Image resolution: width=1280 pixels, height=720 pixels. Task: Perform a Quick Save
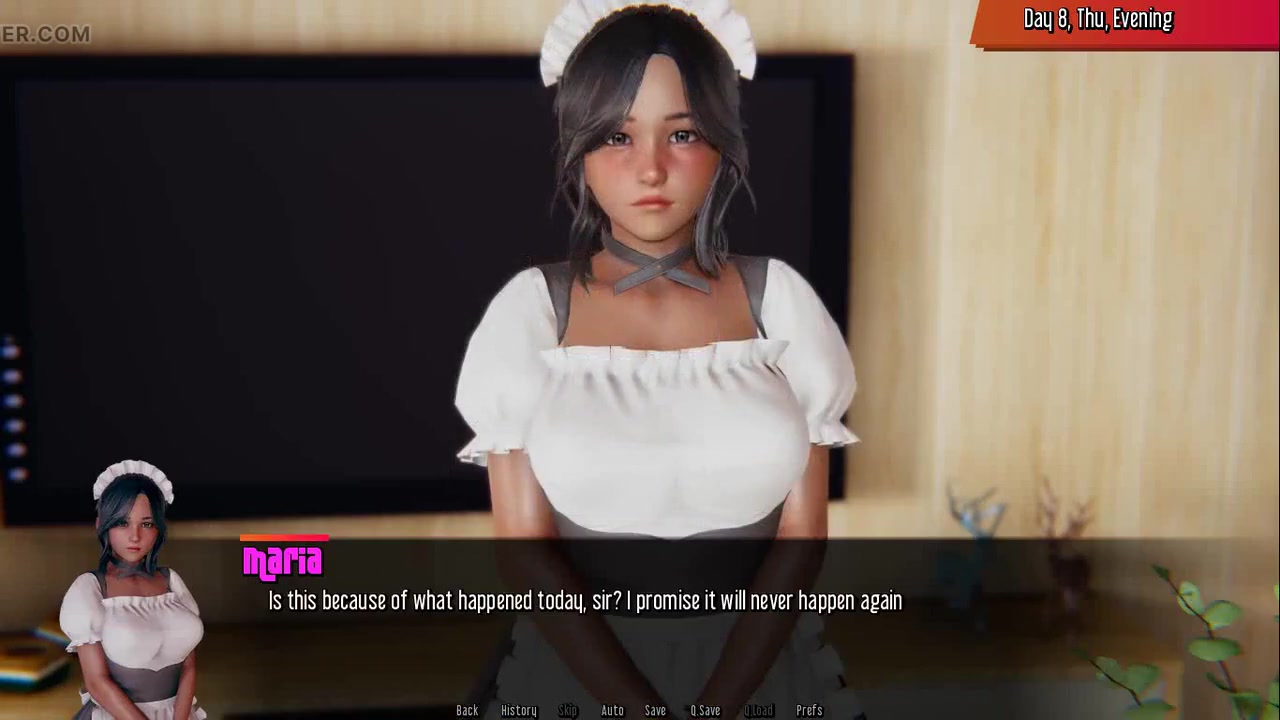pos(705,710)
